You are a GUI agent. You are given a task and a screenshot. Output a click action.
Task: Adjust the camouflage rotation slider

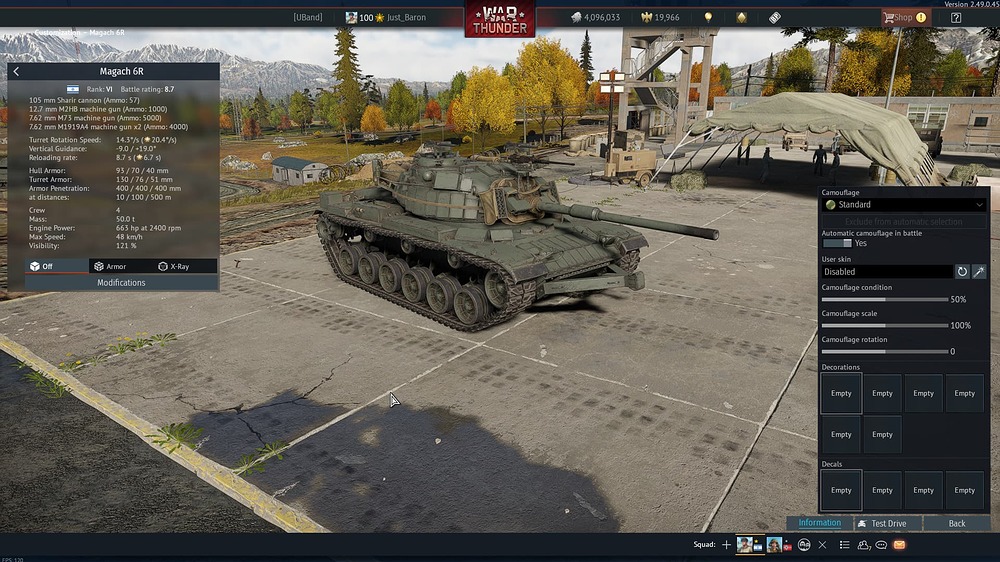click(884, 351)
